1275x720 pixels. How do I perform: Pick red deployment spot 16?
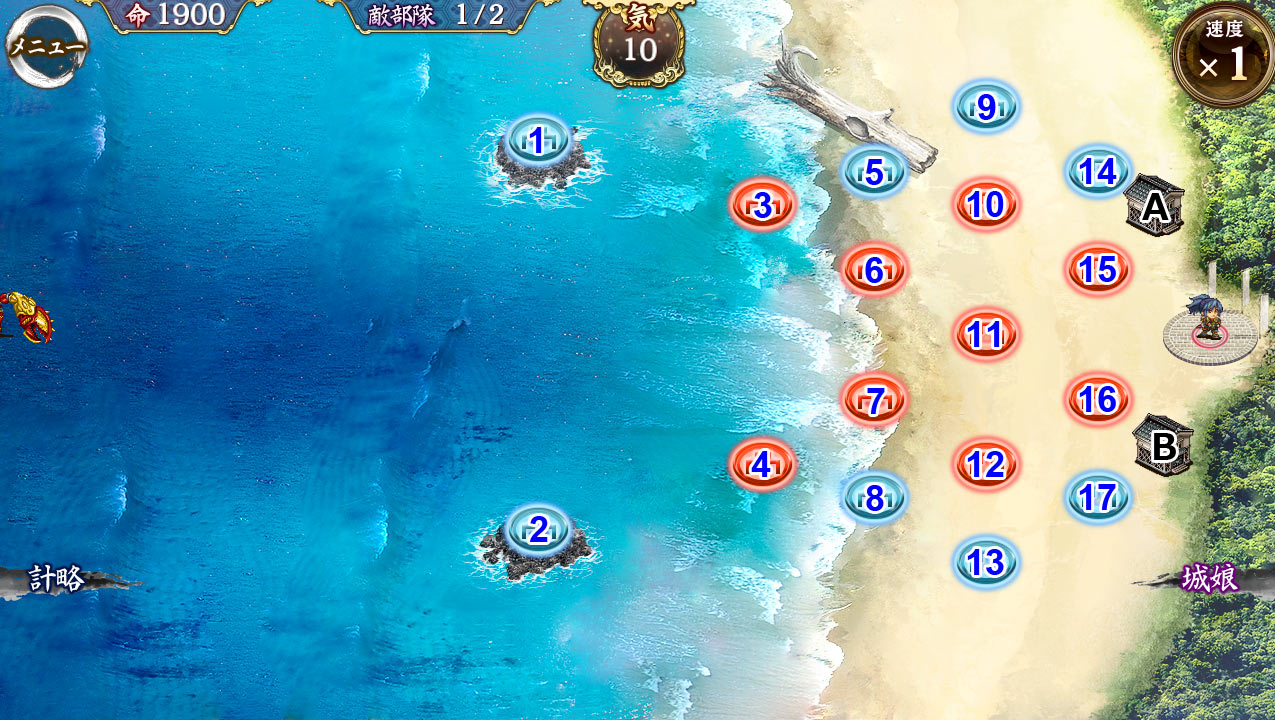coord(1098,400)
